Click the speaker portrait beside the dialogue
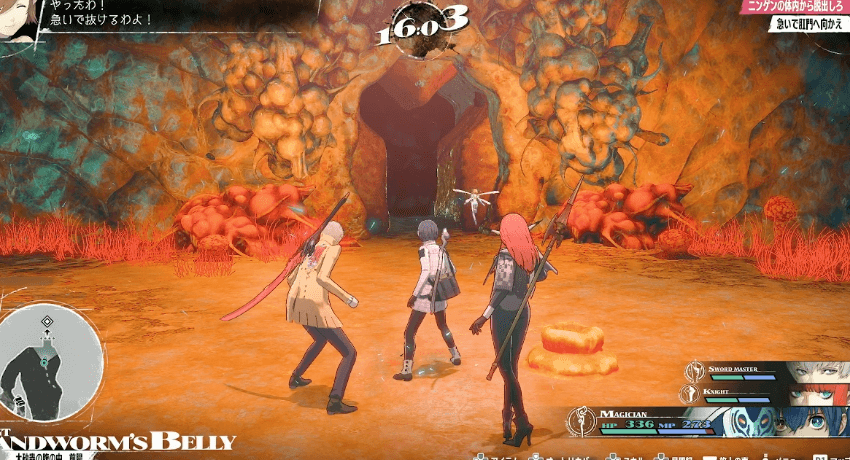 tap(18, 17)
